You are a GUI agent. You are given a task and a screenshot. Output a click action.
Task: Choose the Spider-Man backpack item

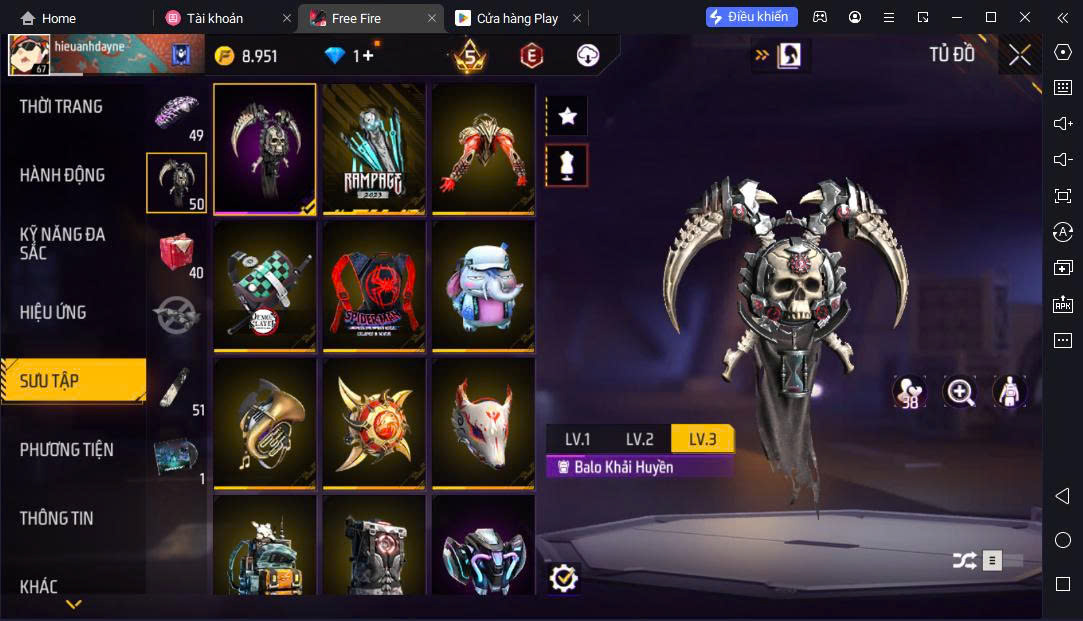click(x=373, y=285)
